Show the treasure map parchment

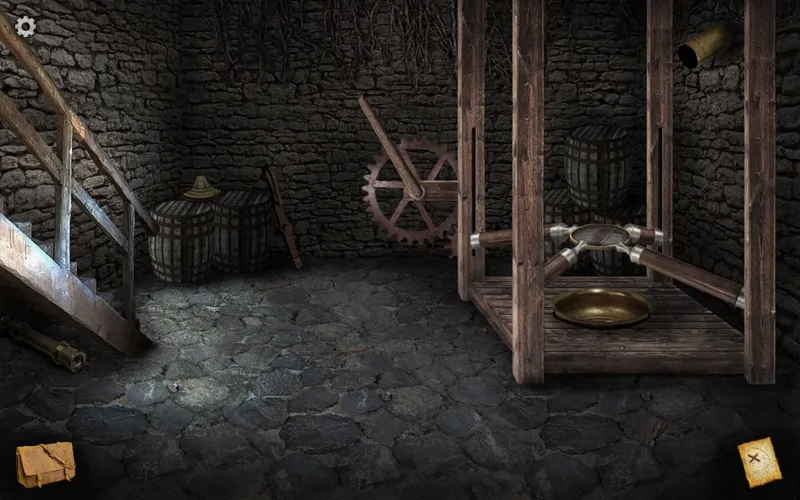[x=760, y=463]
